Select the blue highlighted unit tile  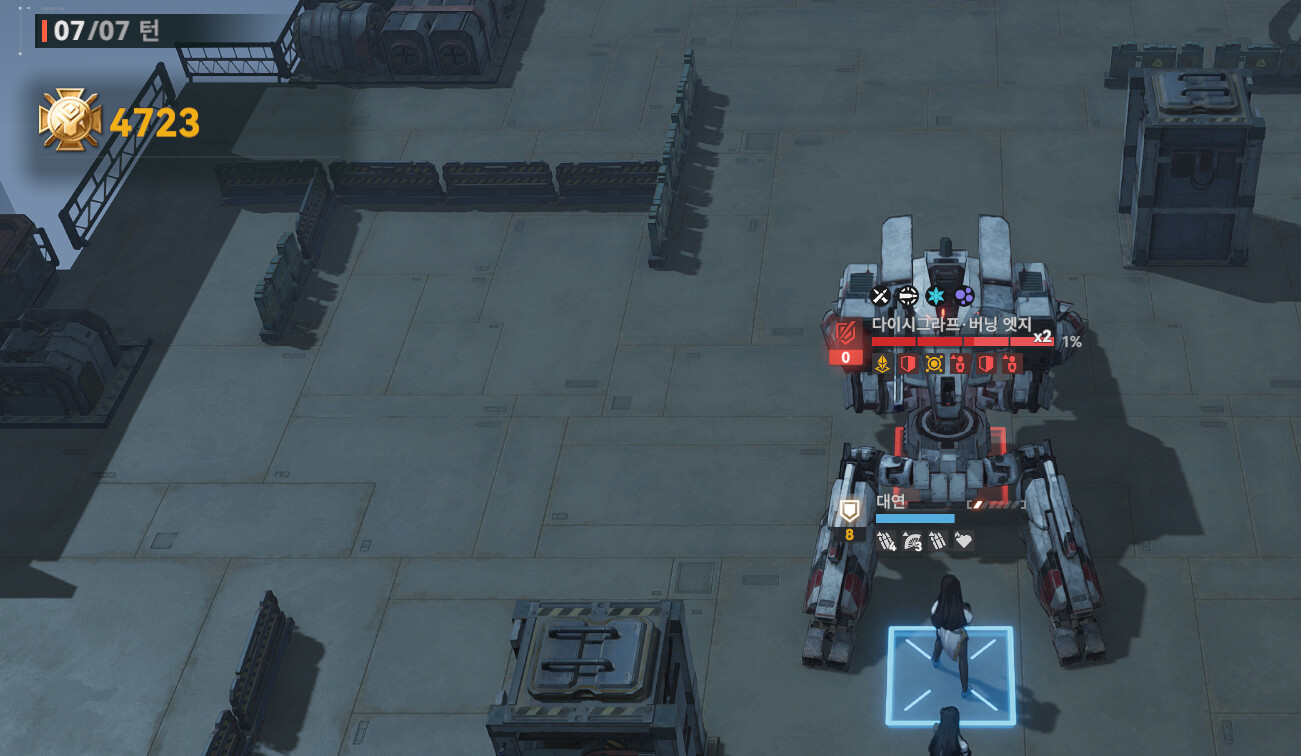point(950,675)
